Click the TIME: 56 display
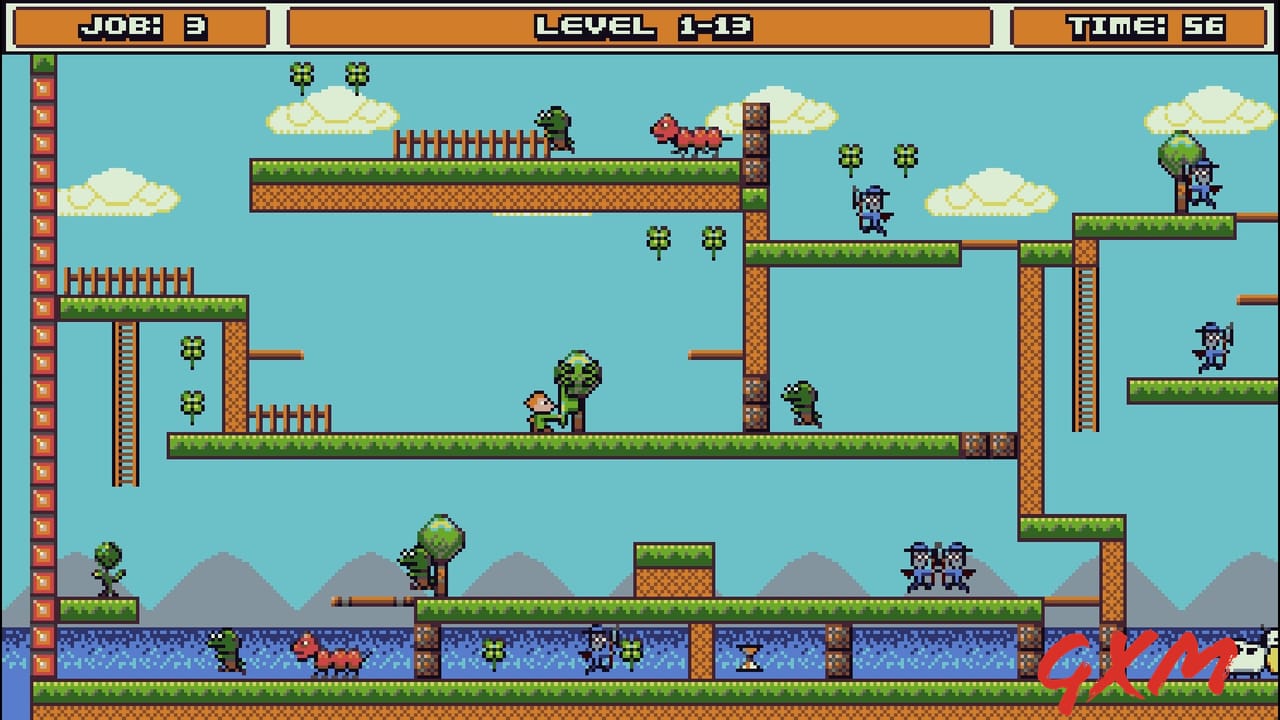The image size is (1280, 720). tap(1146, 25)
